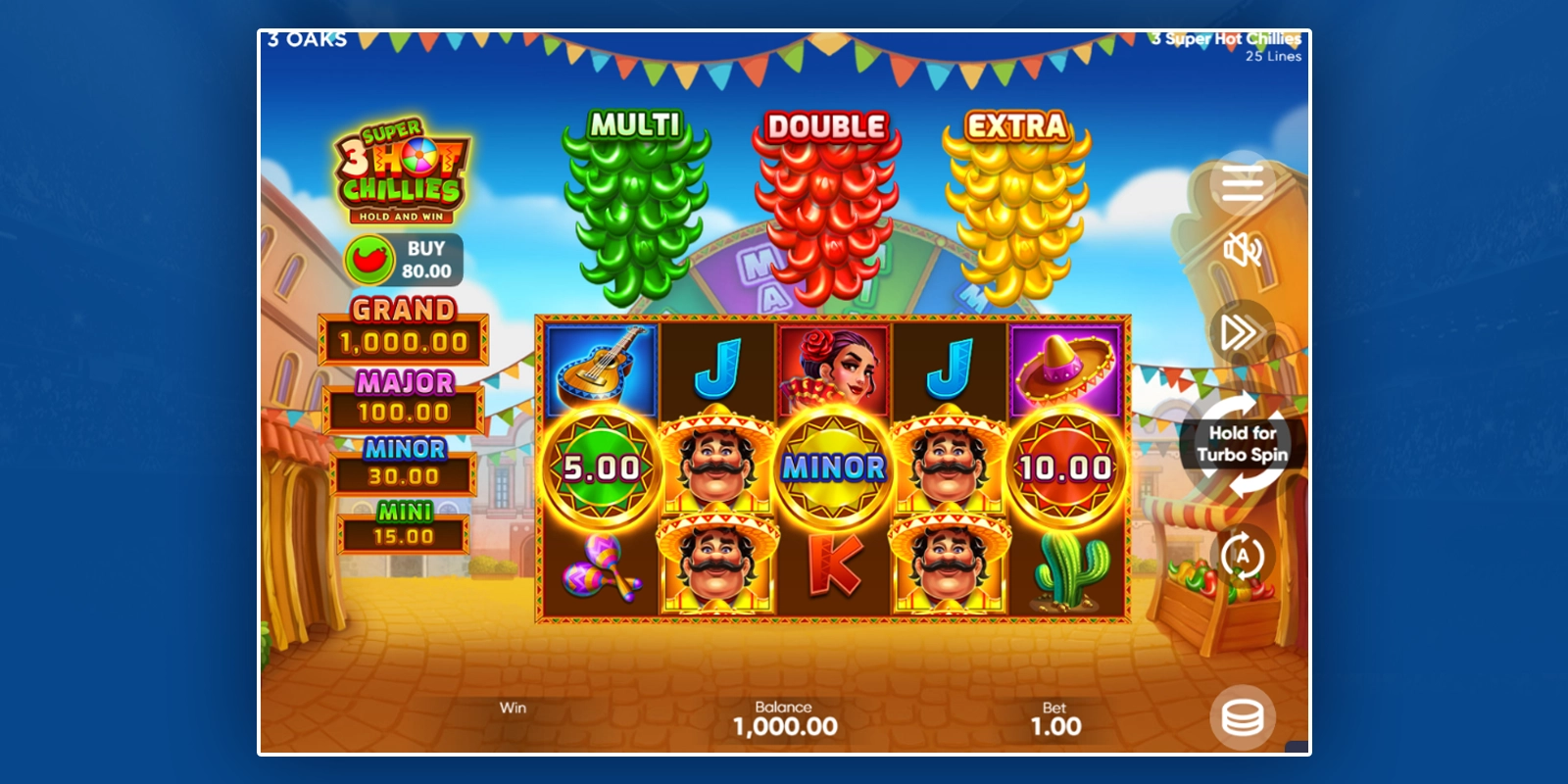Open the game menu (hamburger icon)

[x=1241, y=185]
